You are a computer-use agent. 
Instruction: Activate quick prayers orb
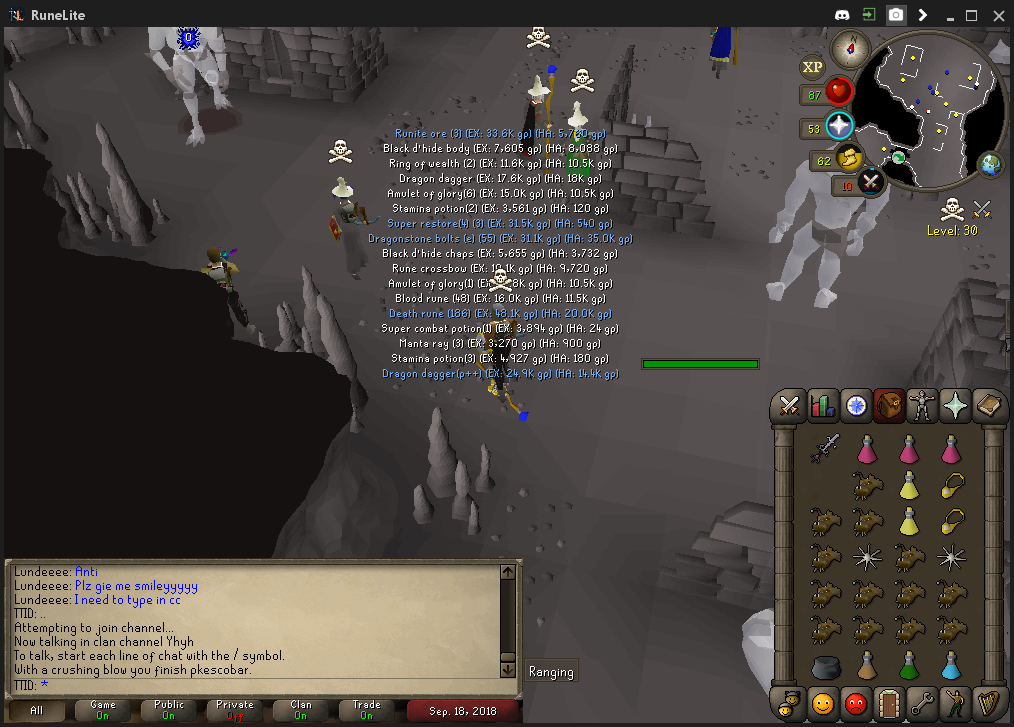point(838,126)
